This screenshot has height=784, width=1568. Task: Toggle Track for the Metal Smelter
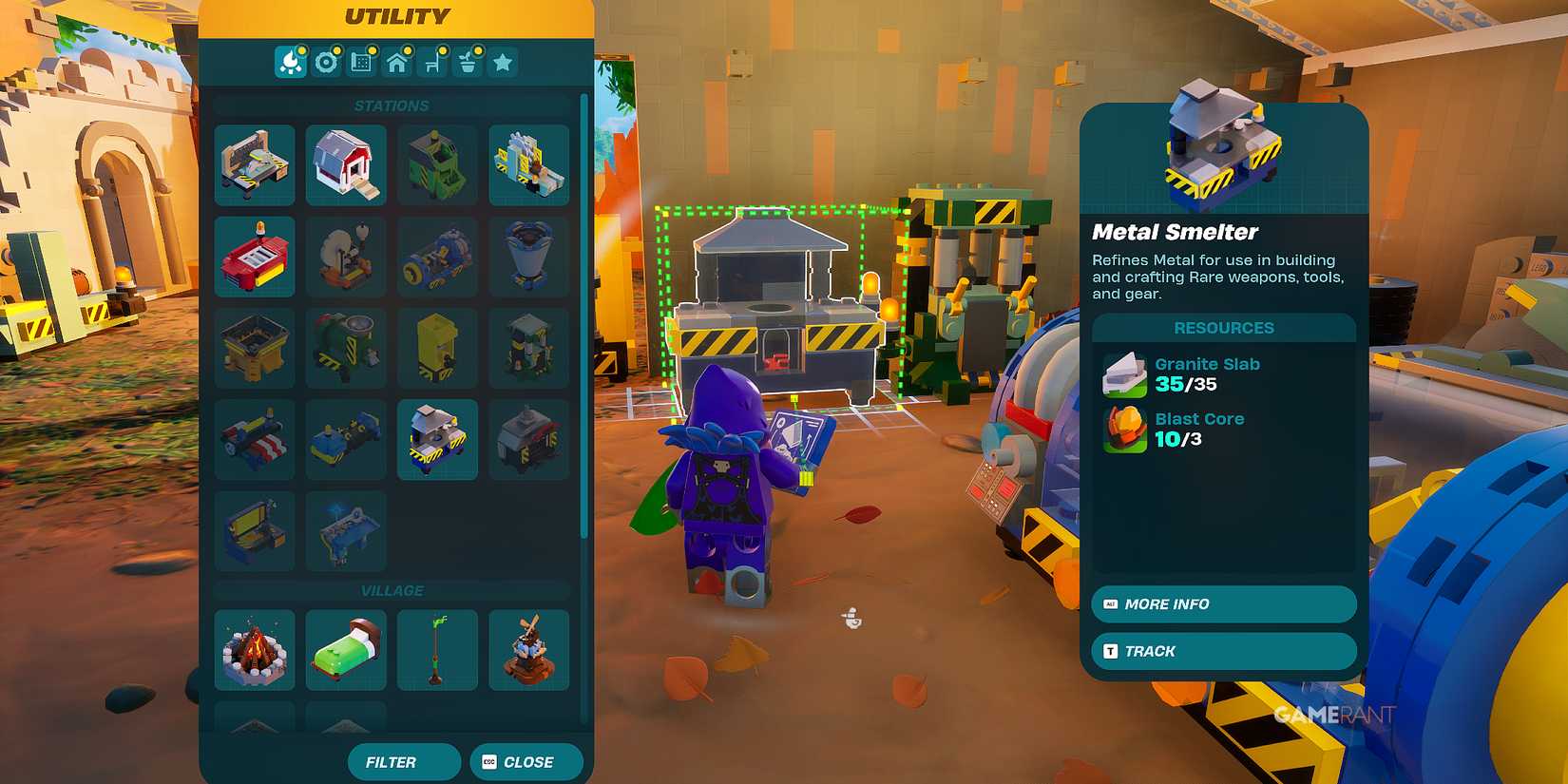point(1223,651)
